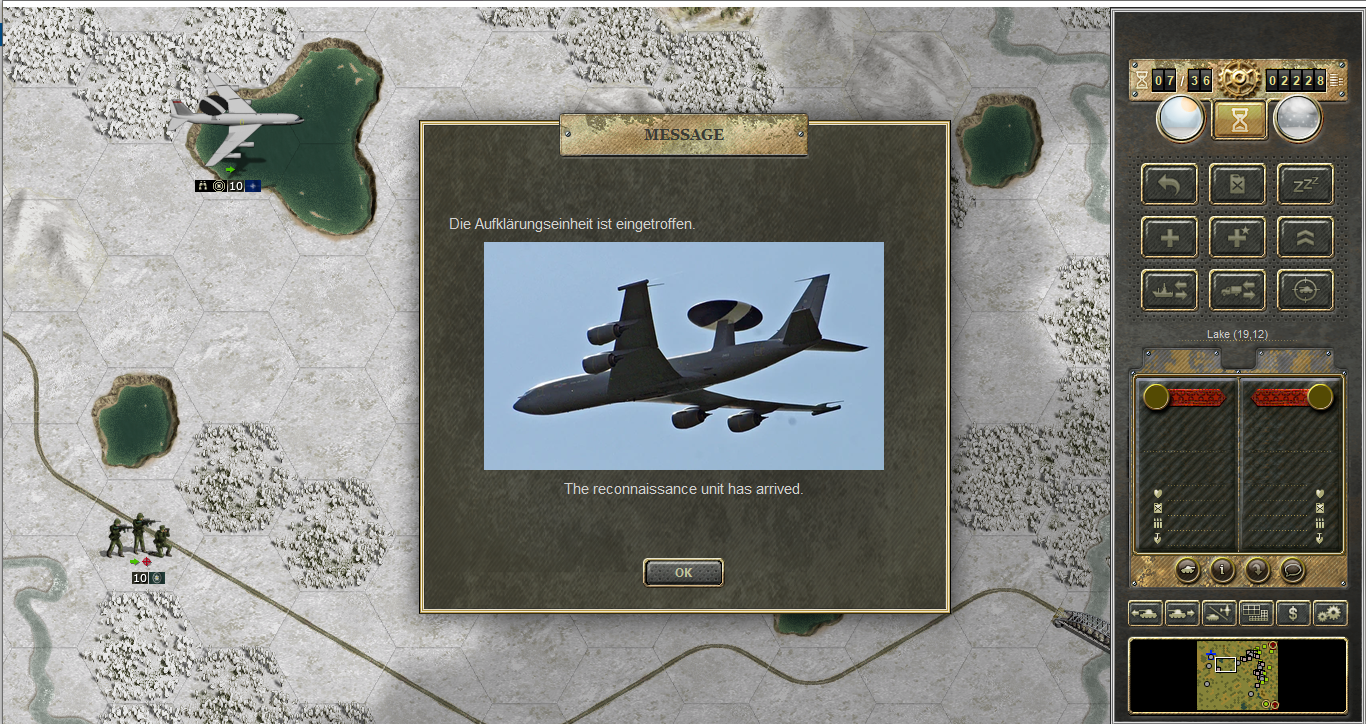Open the gears settings menu
The width and height of the screenshot is (1366, 724).
(1330, 612)
